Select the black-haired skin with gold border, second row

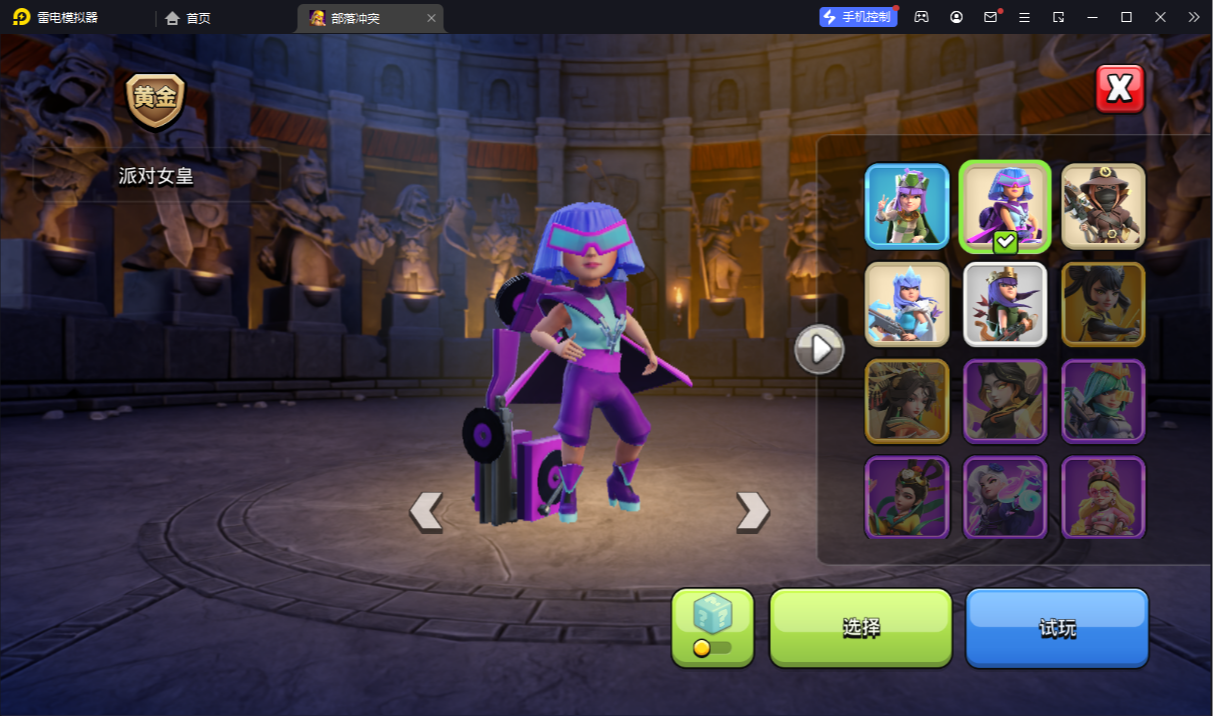click(1103, 304)
